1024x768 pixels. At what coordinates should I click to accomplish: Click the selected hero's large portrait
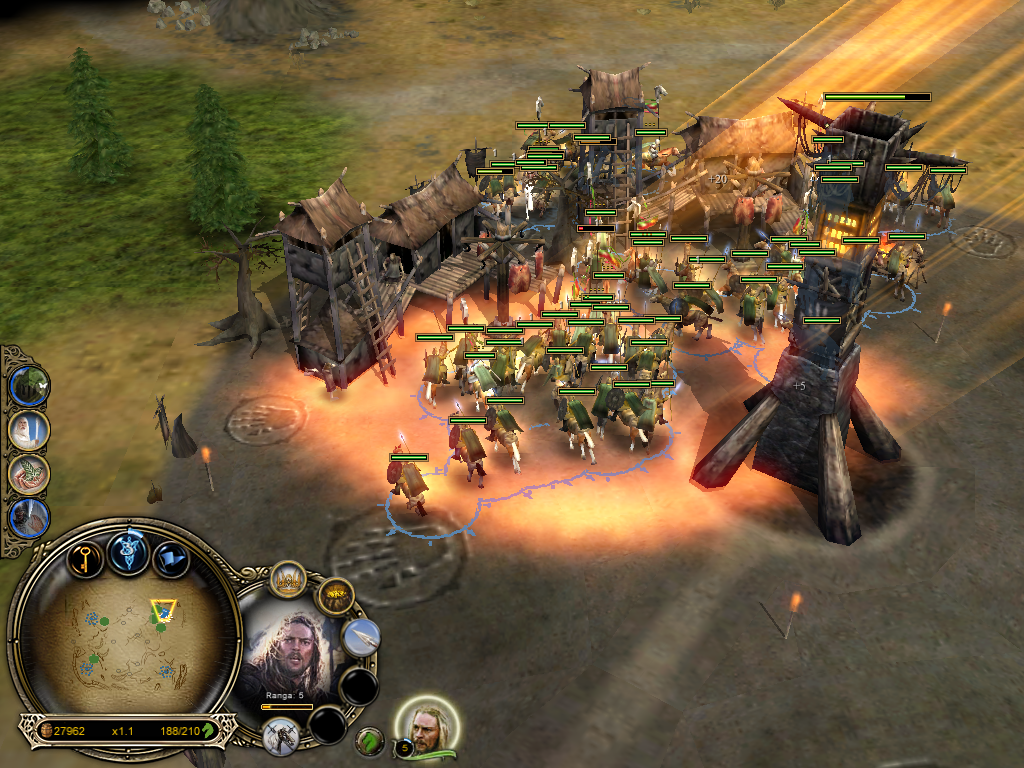293,655
